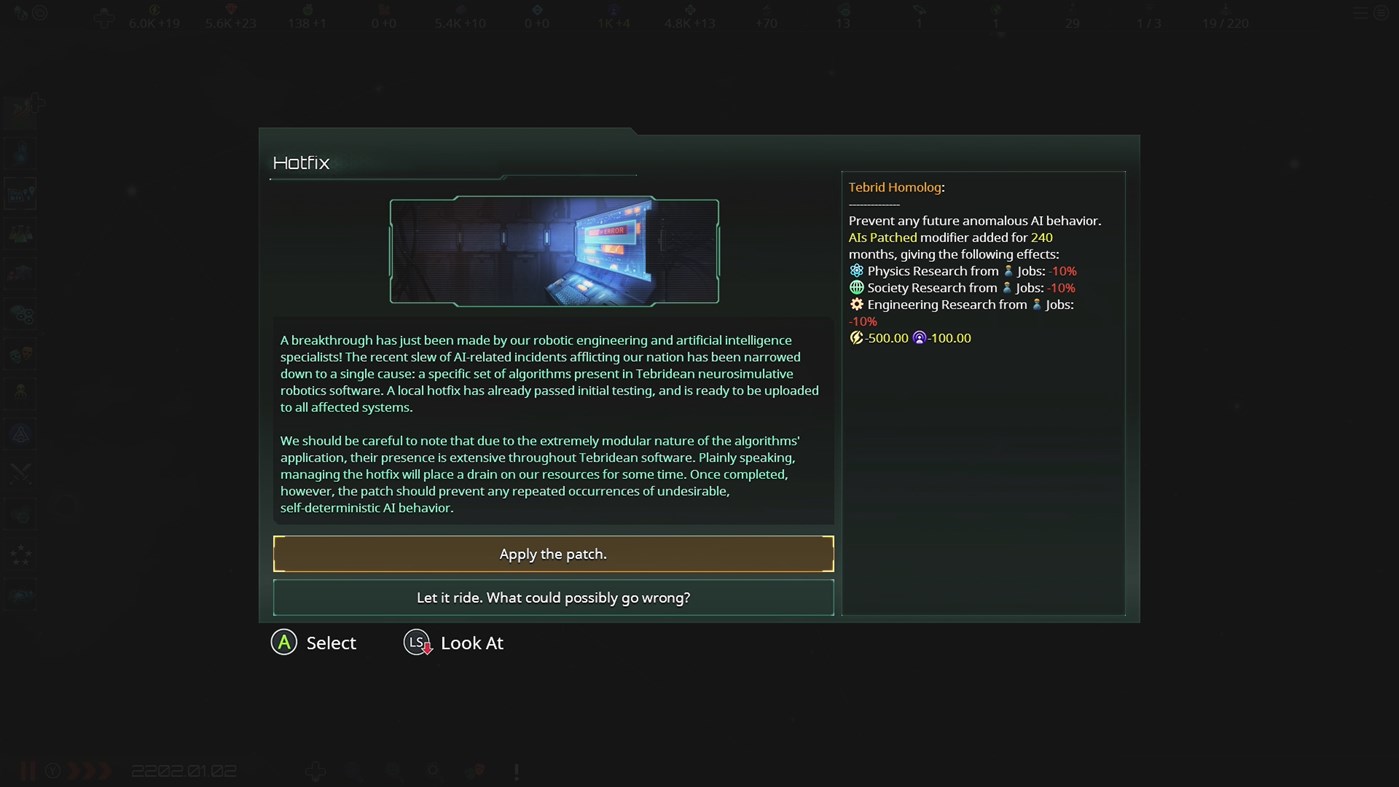Open the ship designer crossed-swords sidebar icon
This screenshot has height=787, width=1399.
point(22,472)
